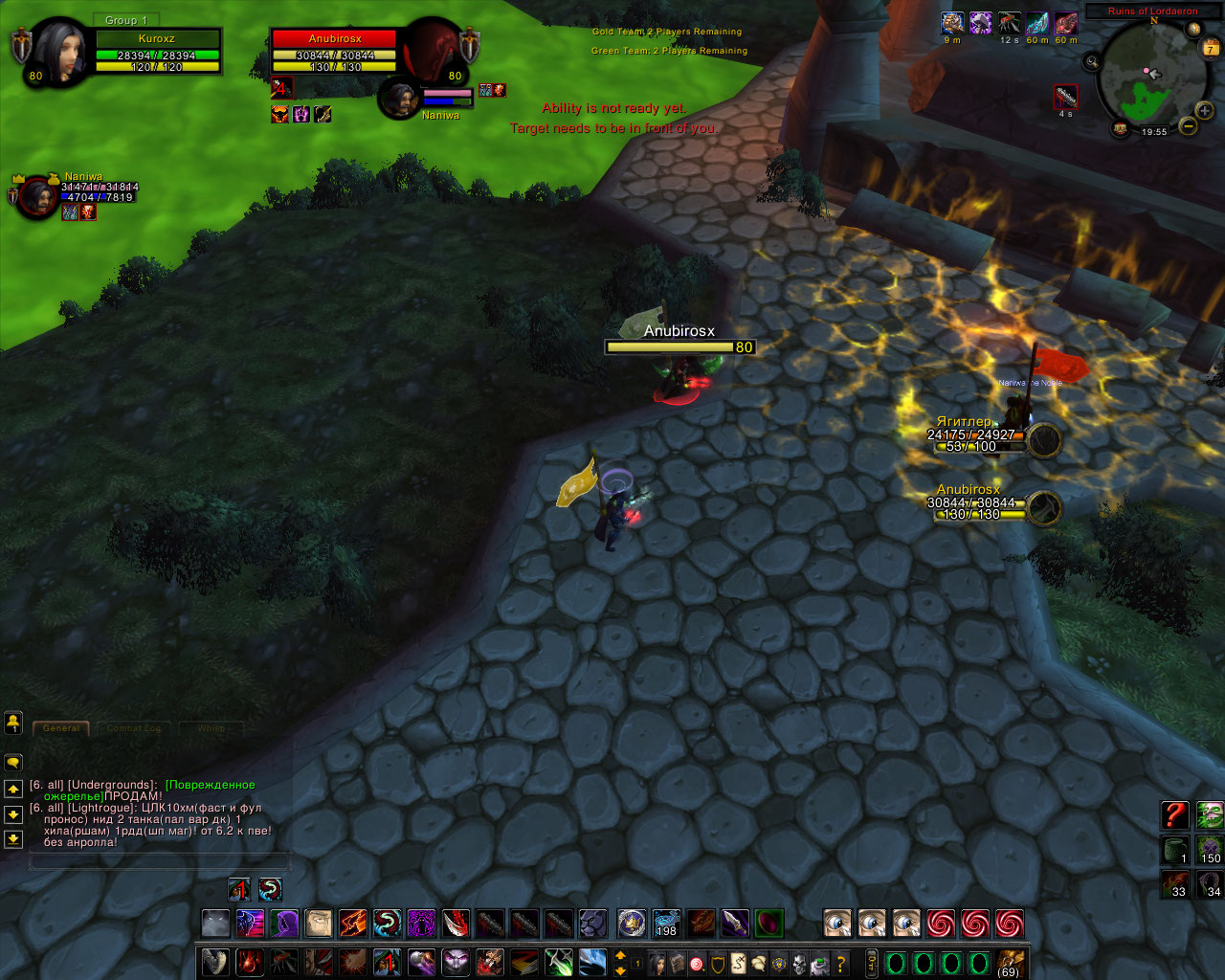This screenshot has width=1225, height=980.
Task: Open the calendar button showing 7
Action: [1211, 47]
